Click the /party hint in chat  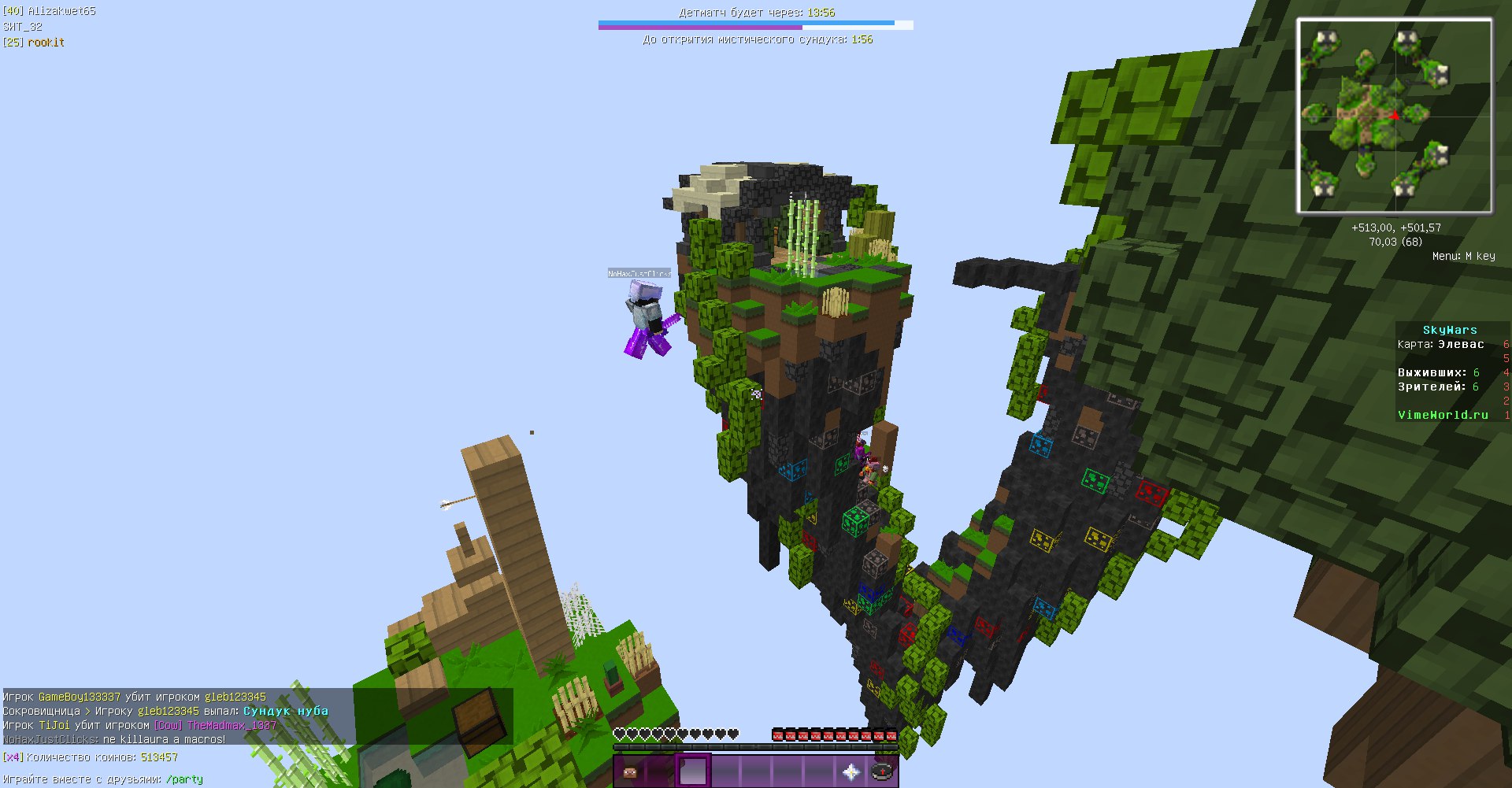pyautogui.click(x=184, y=779)
